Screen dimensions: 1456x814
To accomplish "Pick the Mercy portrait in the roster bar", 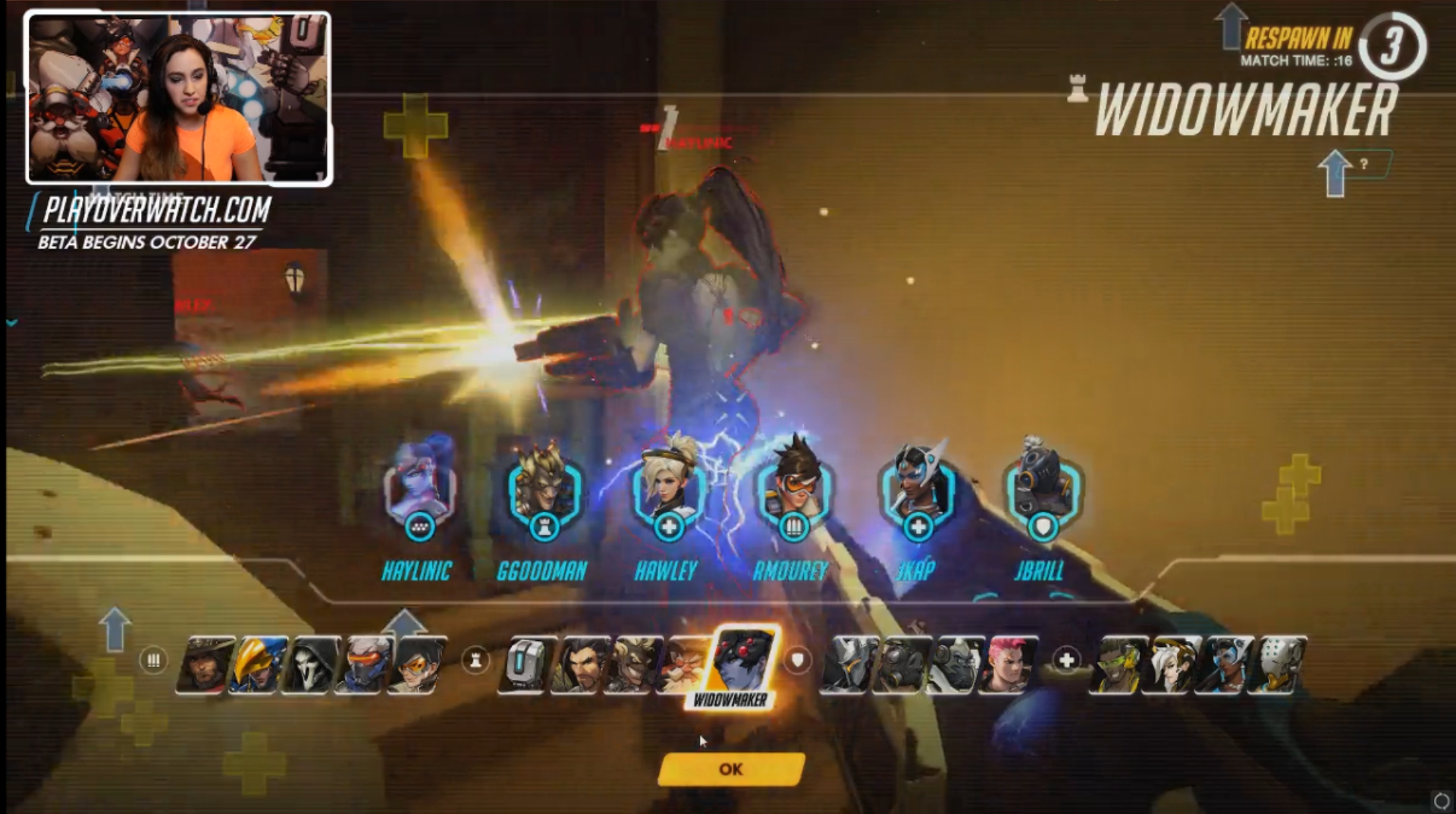I will [x=1171, y=665].
